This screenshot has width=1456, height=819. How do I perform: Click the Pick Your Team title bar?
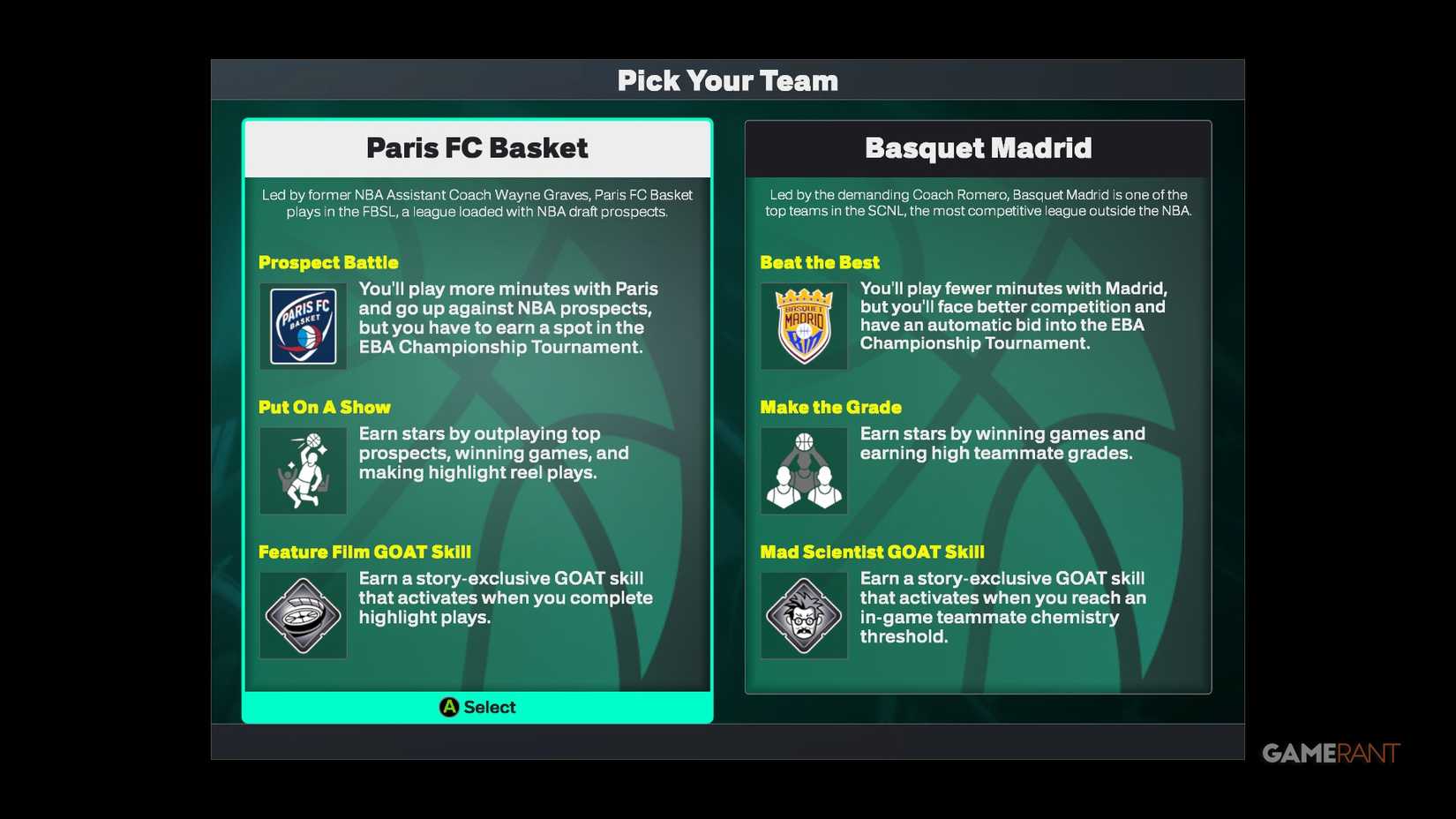tap(727, 80)
